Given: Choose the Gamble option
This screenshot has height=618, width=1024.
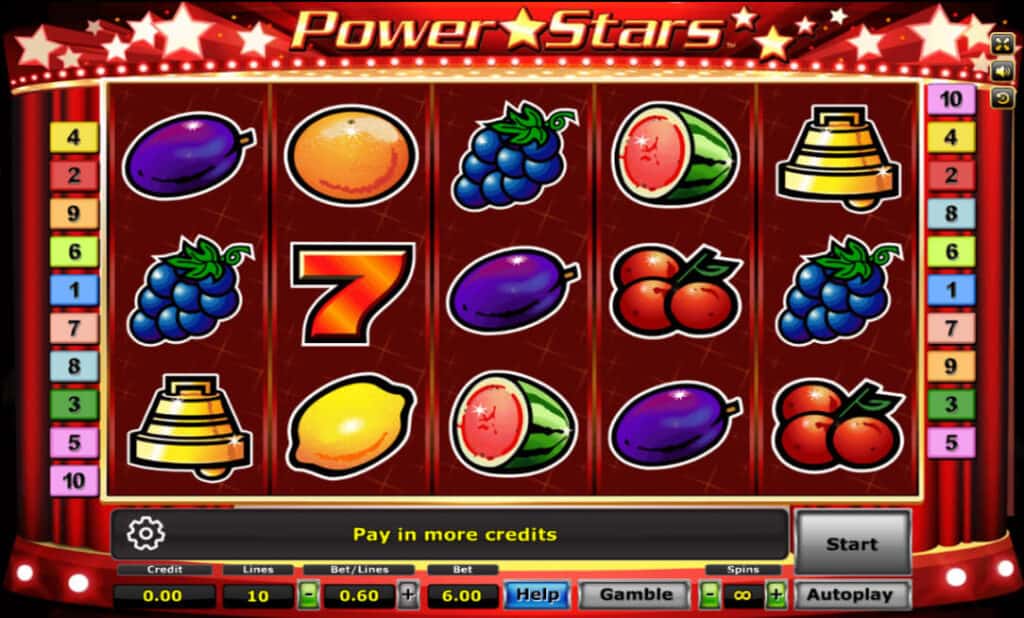Looking at the screenshot, I should 635,594.
